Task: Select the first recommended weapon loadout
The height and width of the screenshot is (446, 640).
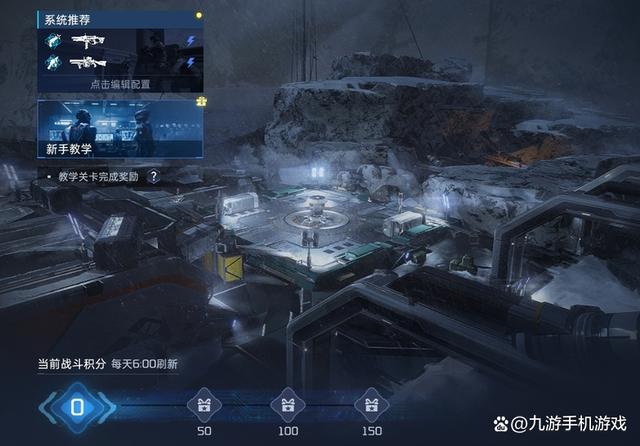Action: (x=120, y=41)
